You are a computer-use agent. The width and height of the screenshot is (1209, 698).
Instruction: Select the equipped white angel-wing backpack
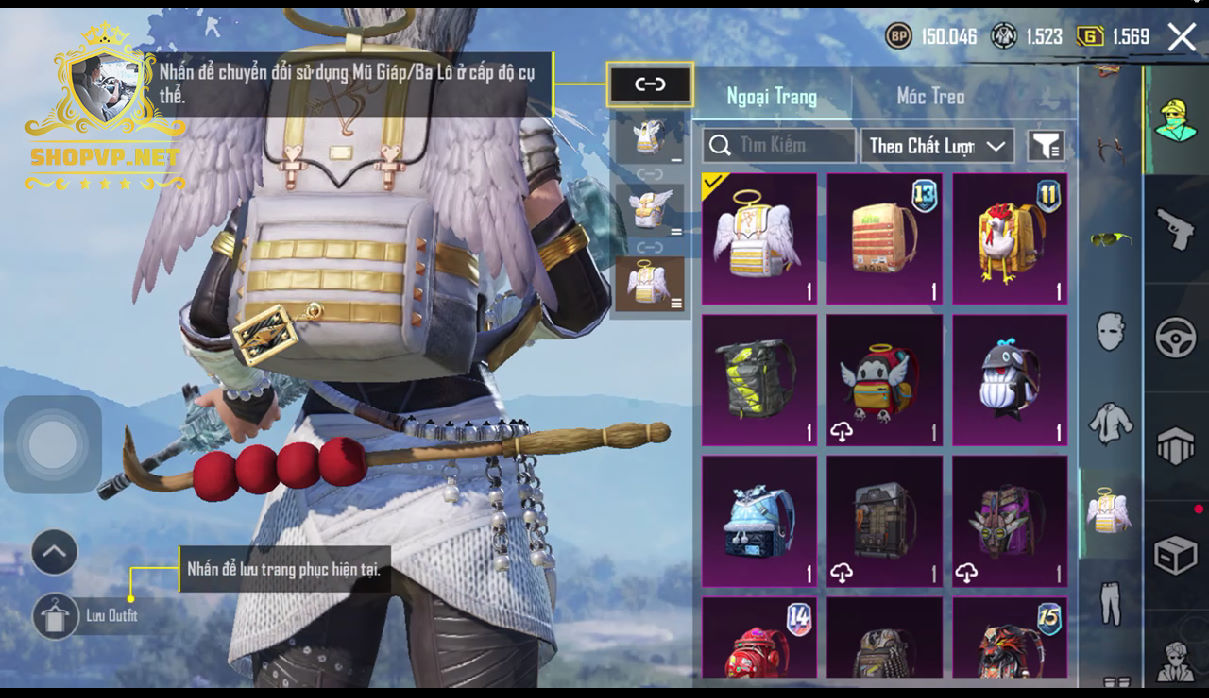pos(760,239)
